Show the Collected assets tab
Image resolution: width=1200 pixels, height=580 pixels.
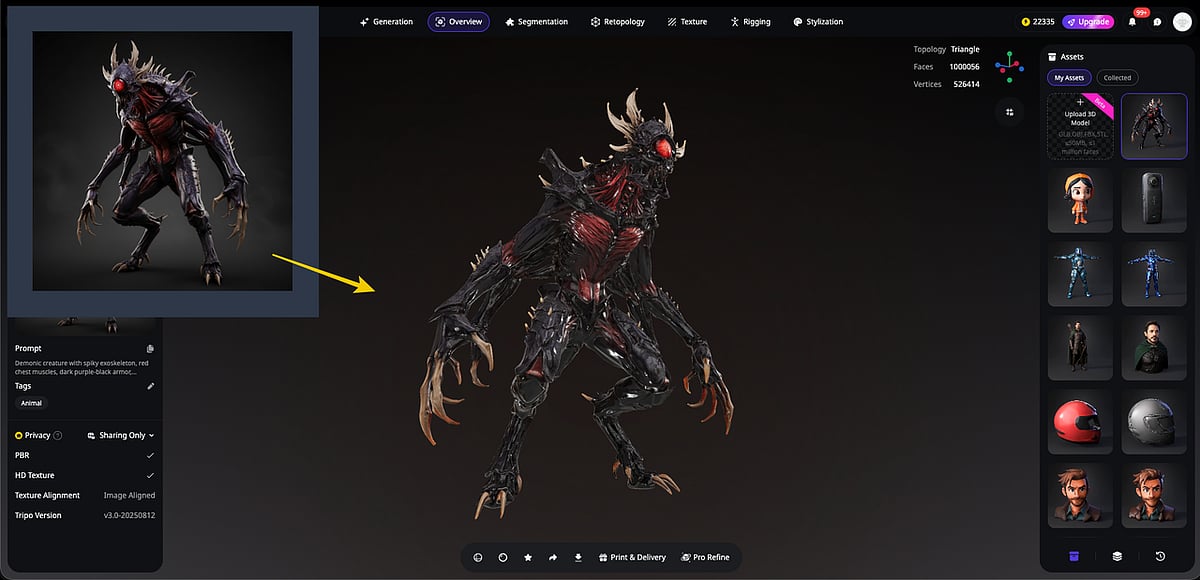pos(1117,78)
